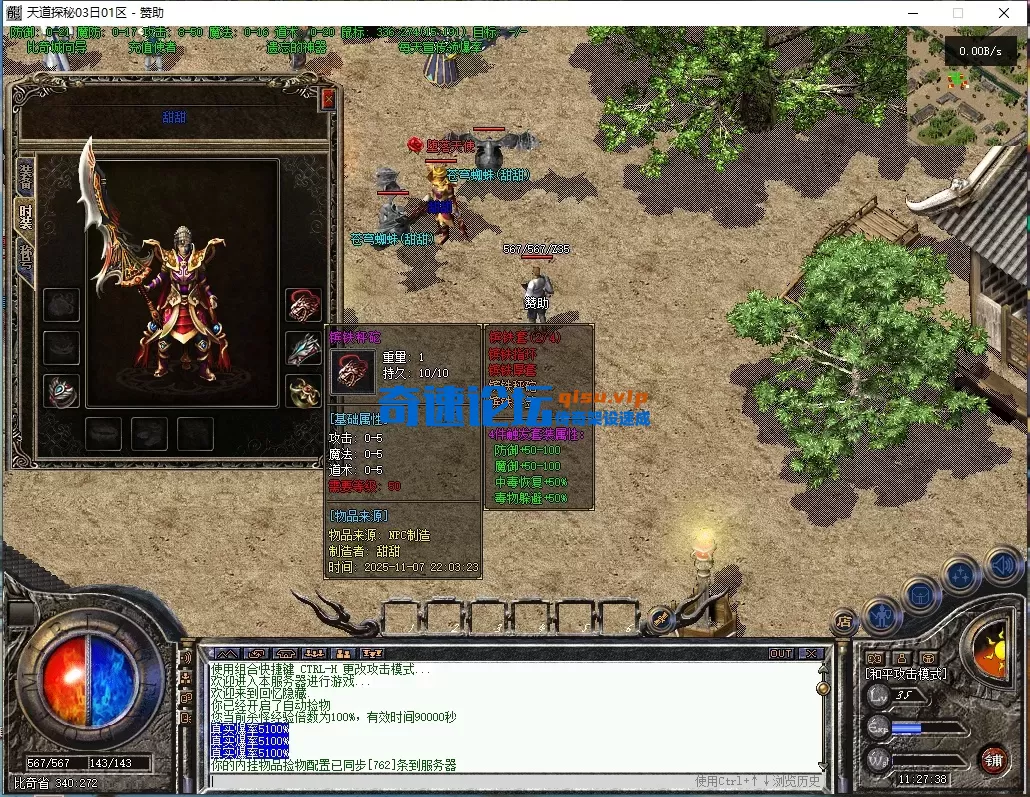Screen dimensions: 1030x797
Task: Open the 店 shop button
Action: pos(845,622)
